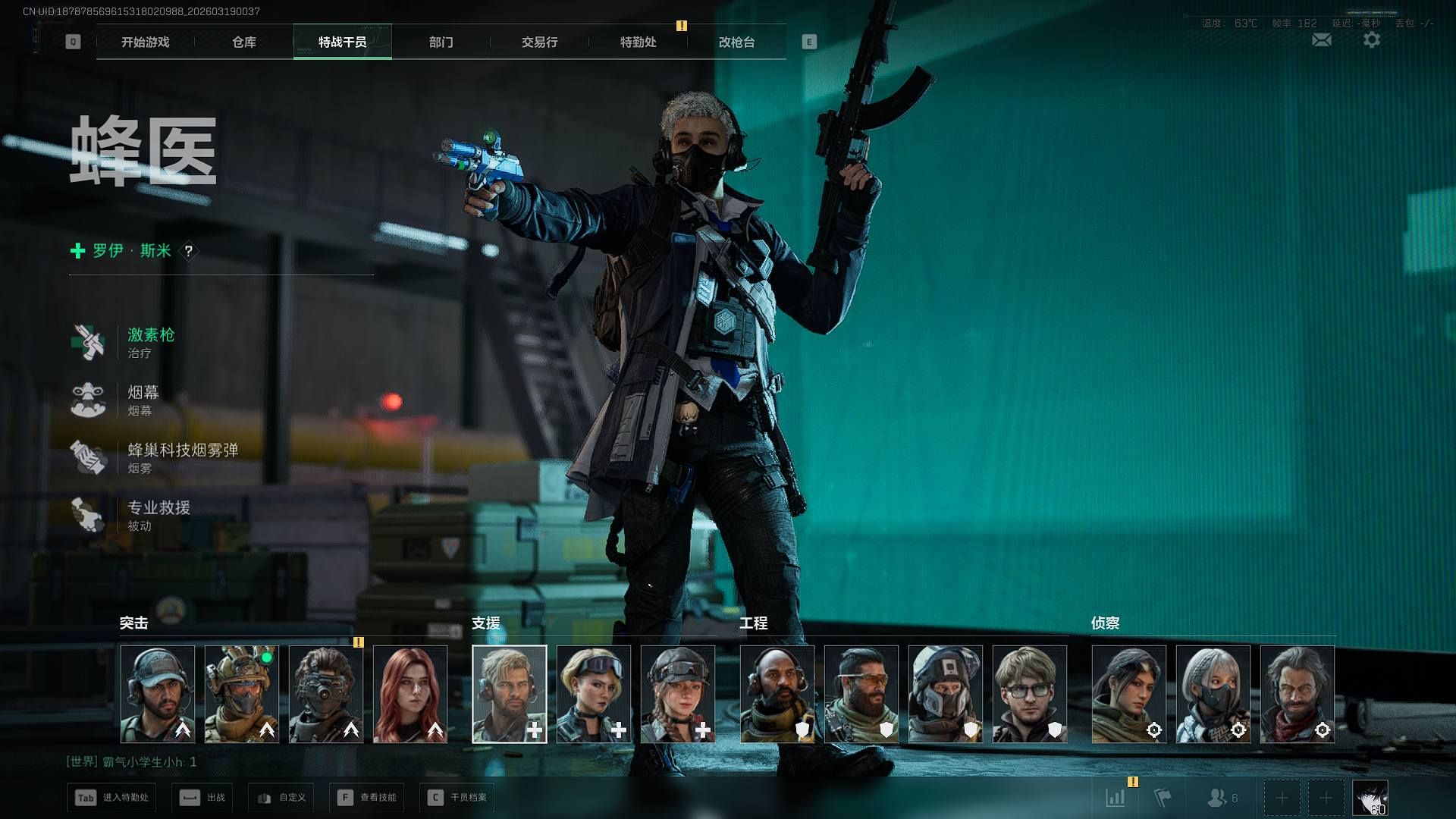Choose the red-haired assault operator portrait
Image resolution: width=1456 pixels, height=819 pixels.
(x=410, y=694)
